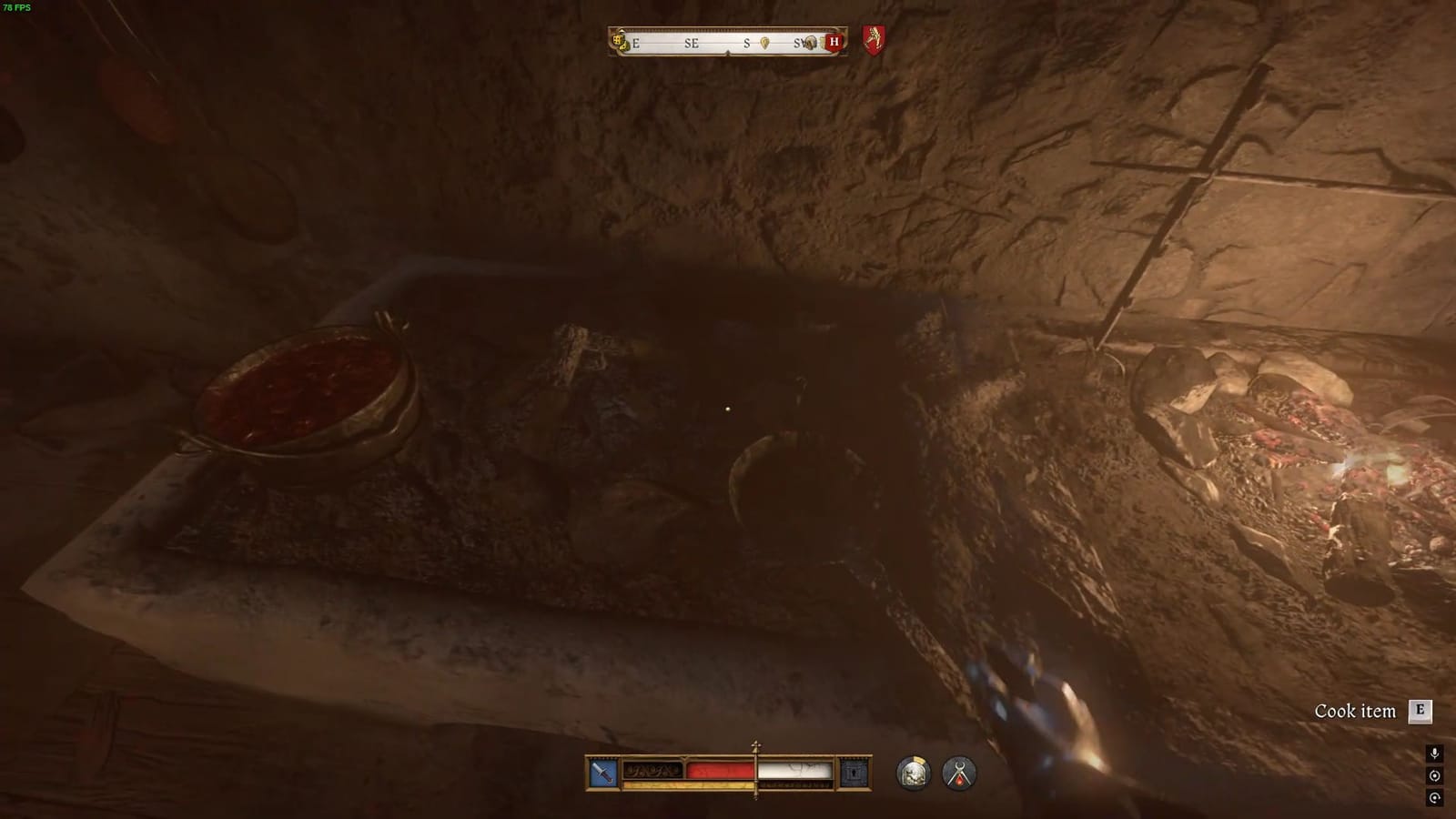Select the dagger weapon slot icon
1456x819 pixels.
[x=602, y=771]
